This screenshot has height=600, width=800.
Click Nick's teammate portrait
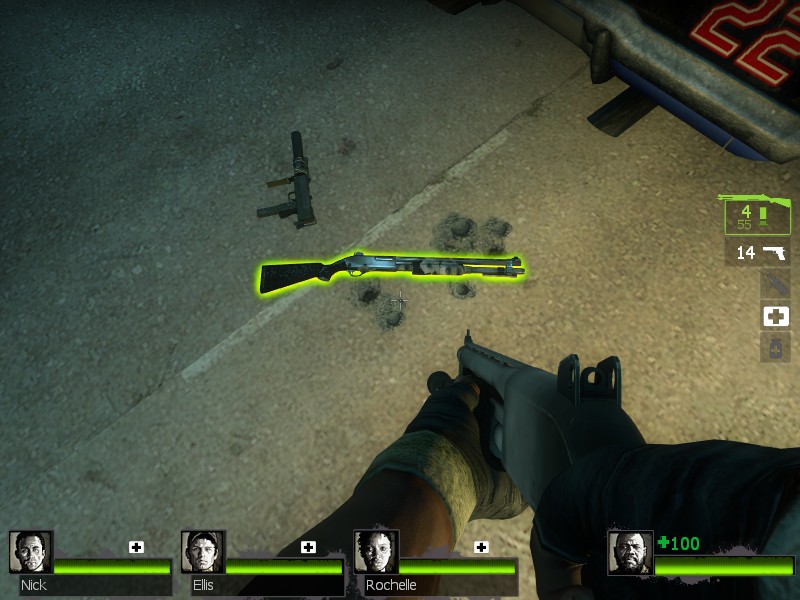(x=30, y=552)
